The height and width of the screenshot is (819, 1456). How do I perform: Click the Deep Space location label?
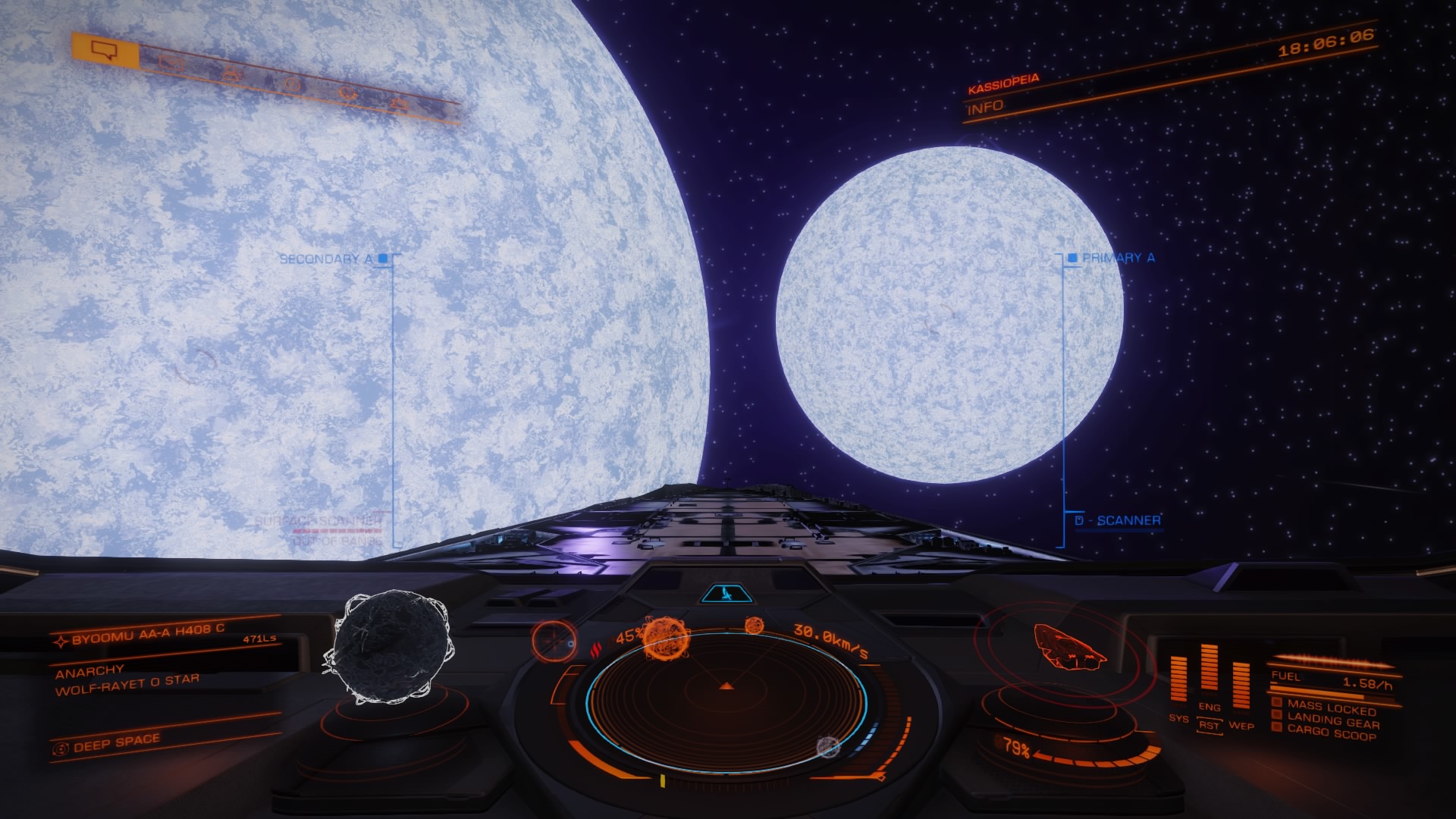tap(116, 743)
